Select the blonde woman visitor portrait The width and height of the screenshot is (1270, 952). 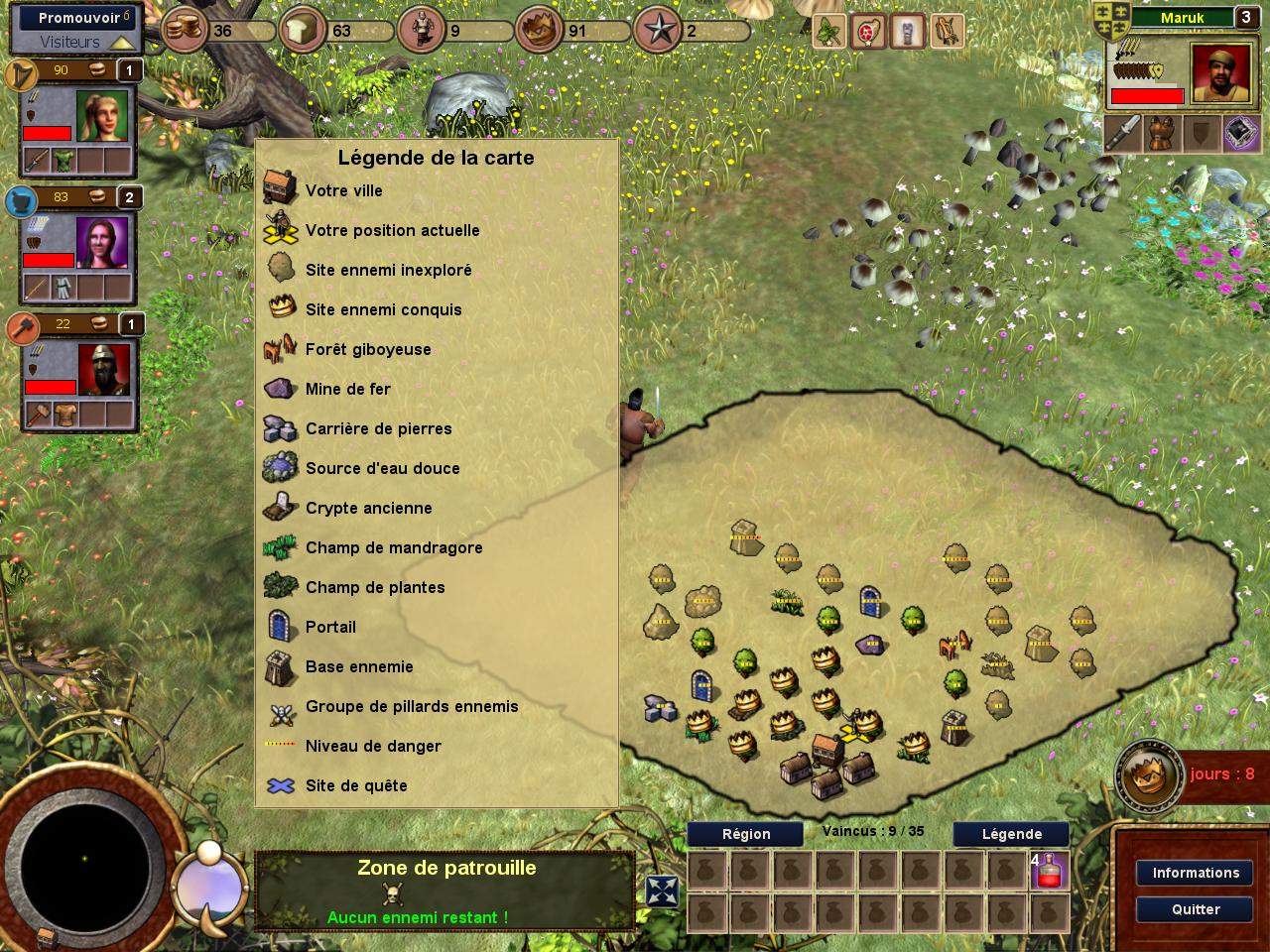click(x=102, y=117)
